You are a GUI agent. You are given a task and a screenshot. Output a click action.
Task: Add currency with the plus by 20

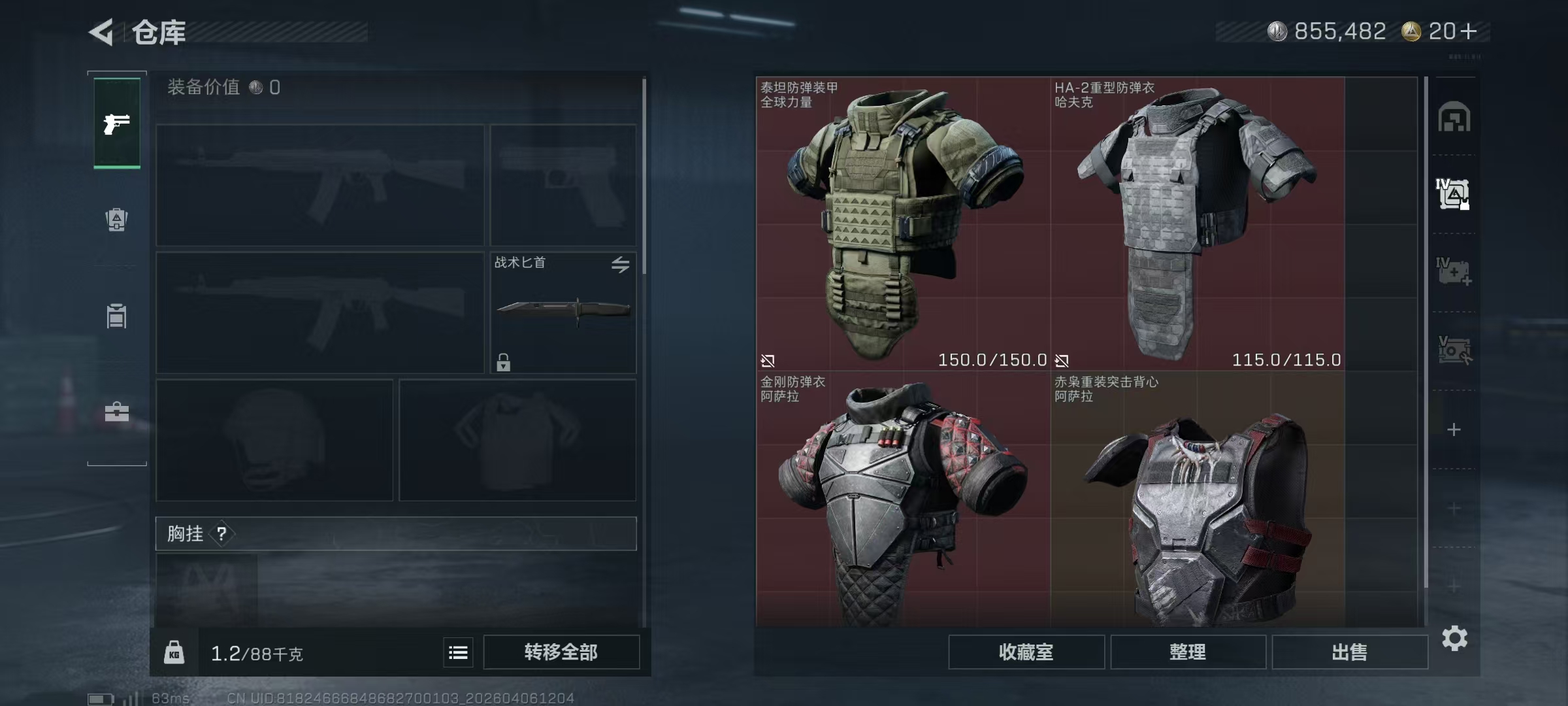click(x=1469, y=31)
